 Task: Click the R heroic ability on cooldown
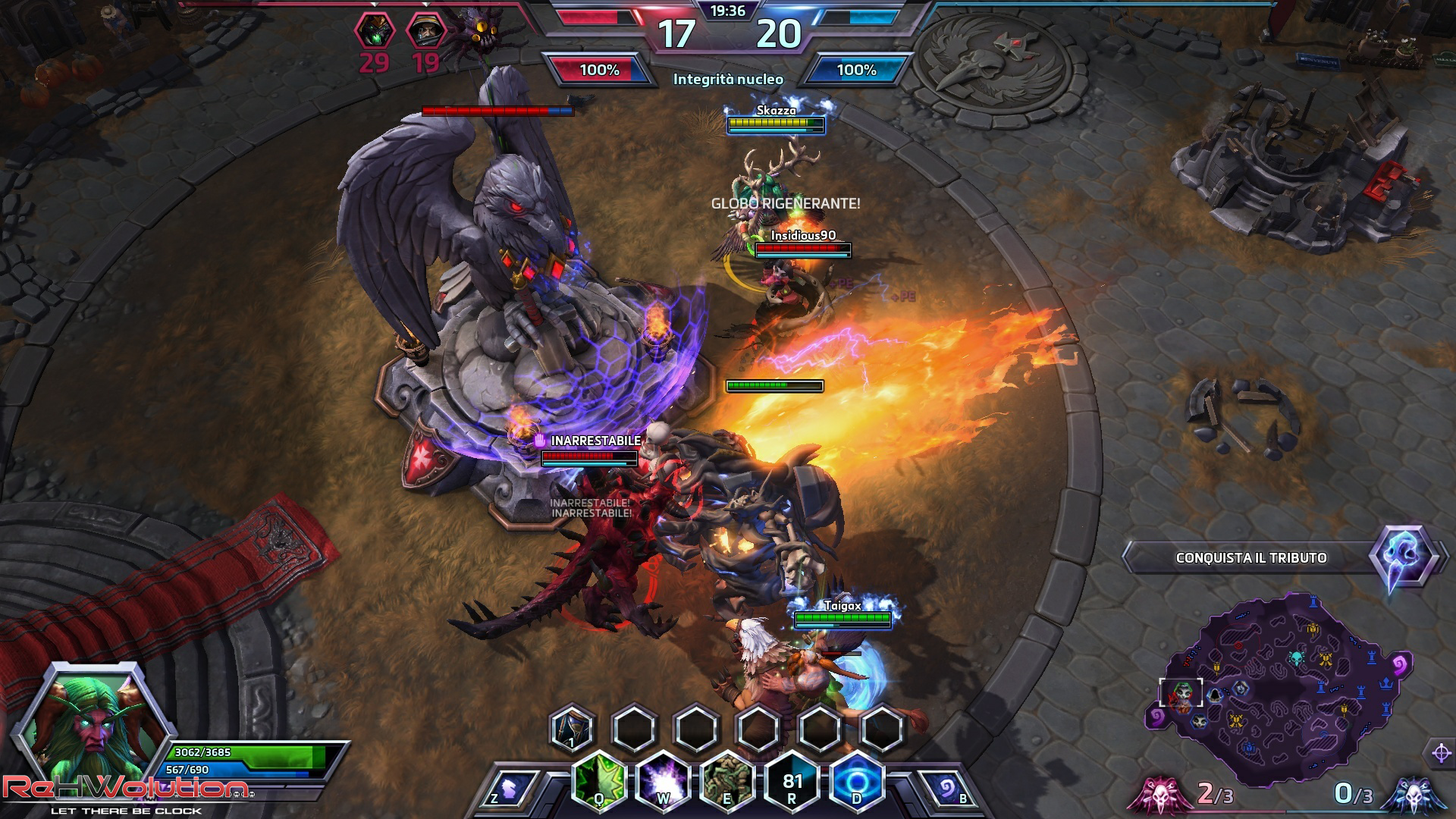[x=792, y=781]
